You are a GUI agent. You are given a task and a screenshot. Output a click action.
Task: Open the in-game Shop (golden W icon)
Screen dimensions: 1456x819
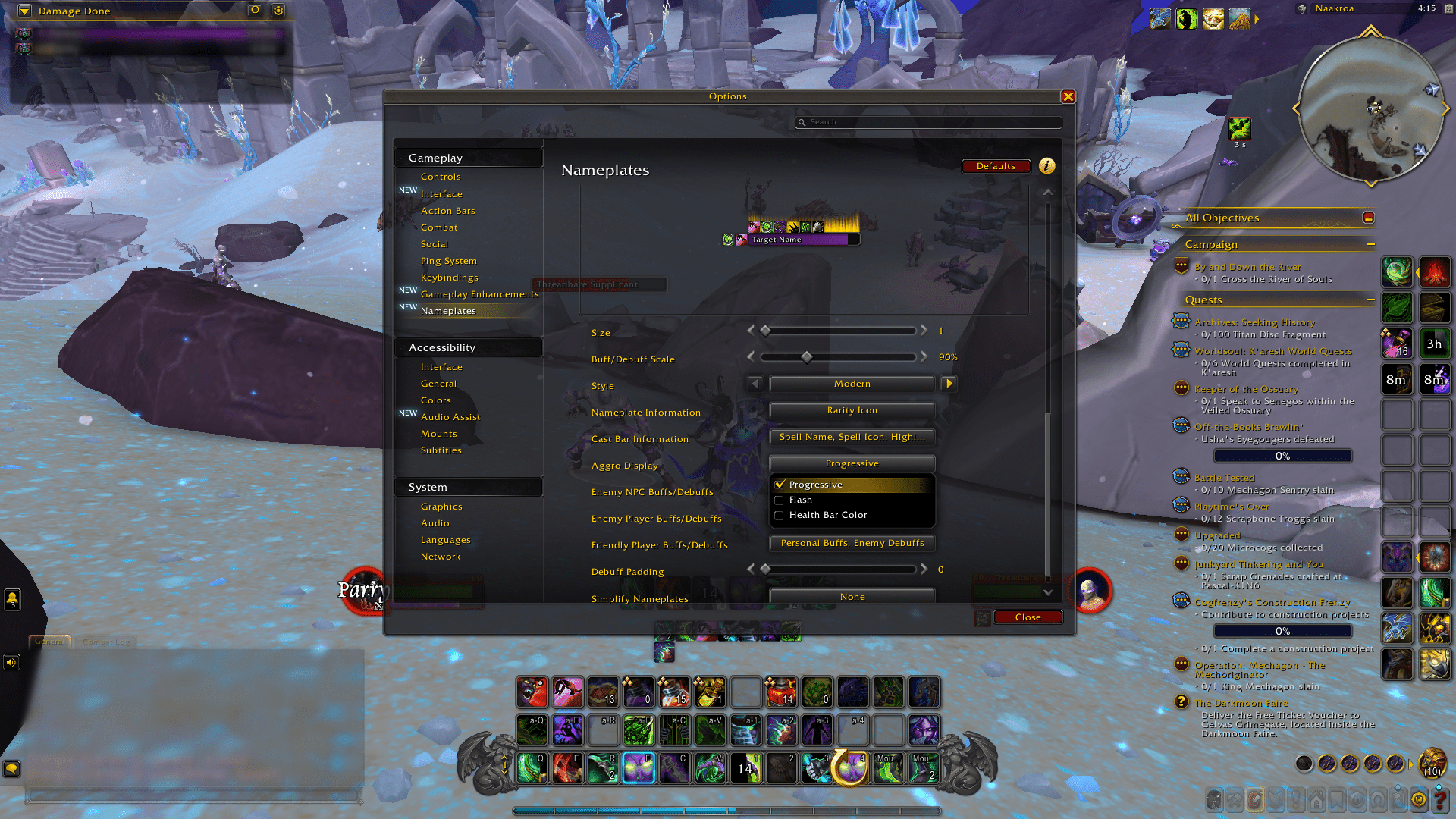1418,799
